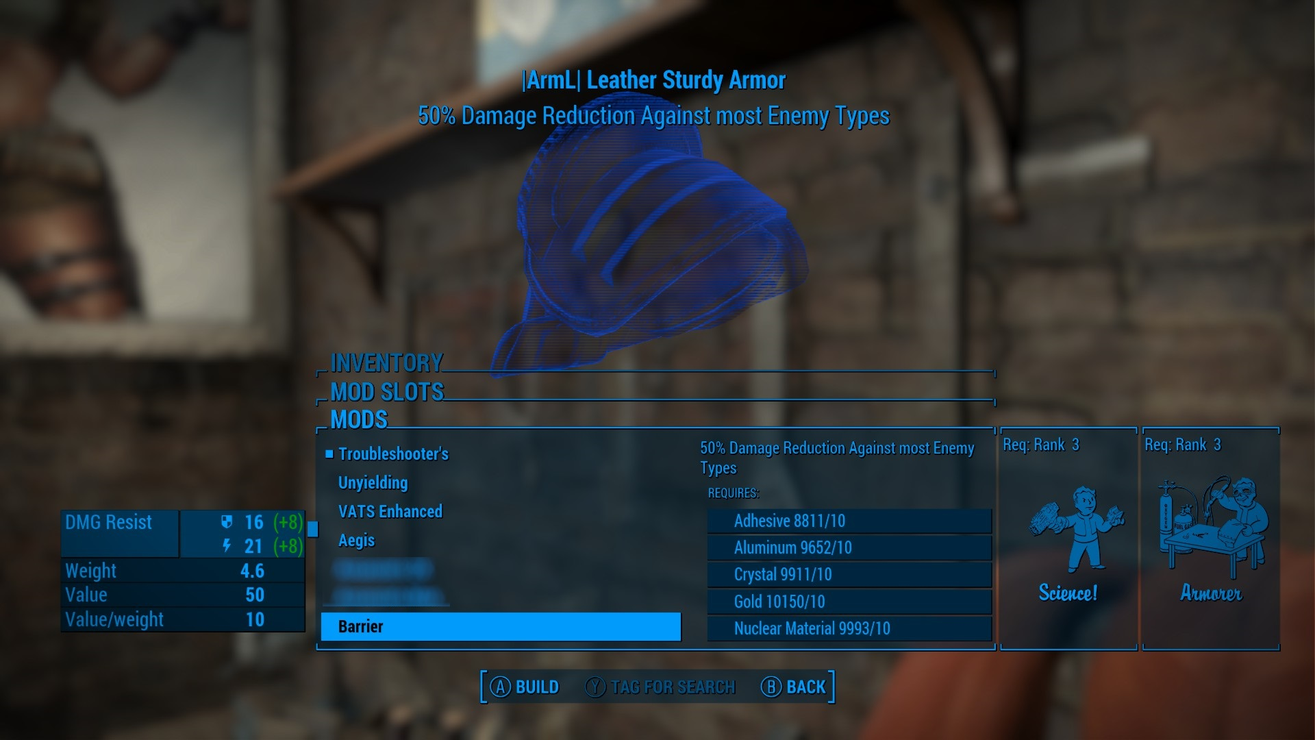1315x740 pixels.
Task: Tag materials with Tag for Search
Action: tap(661, 687)
